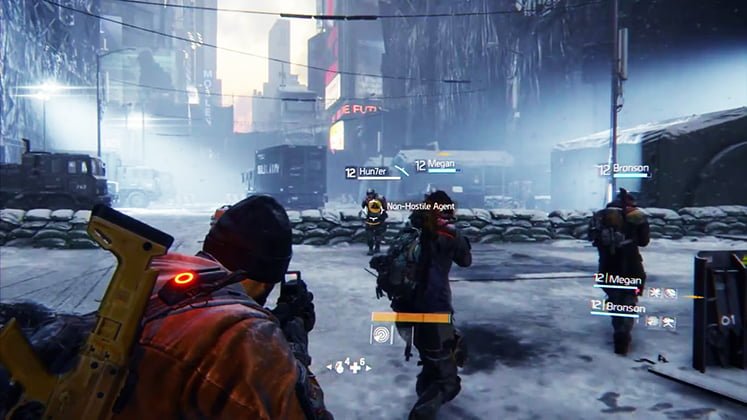Select Bronson's row in the squad list

619,305
